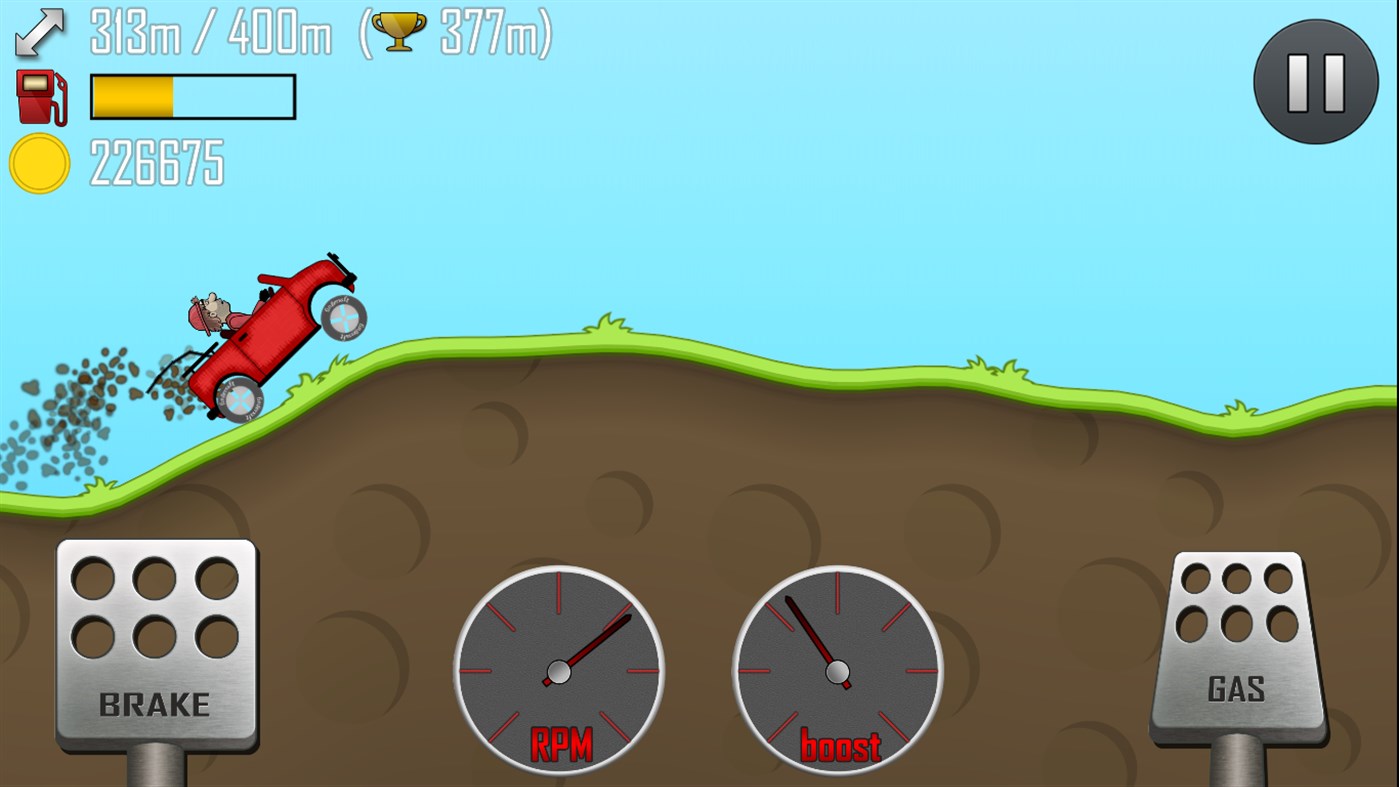This screenshot has height=787, width=1399.
Task: Click the diagonal arrows distance icon
Action: 37,32
